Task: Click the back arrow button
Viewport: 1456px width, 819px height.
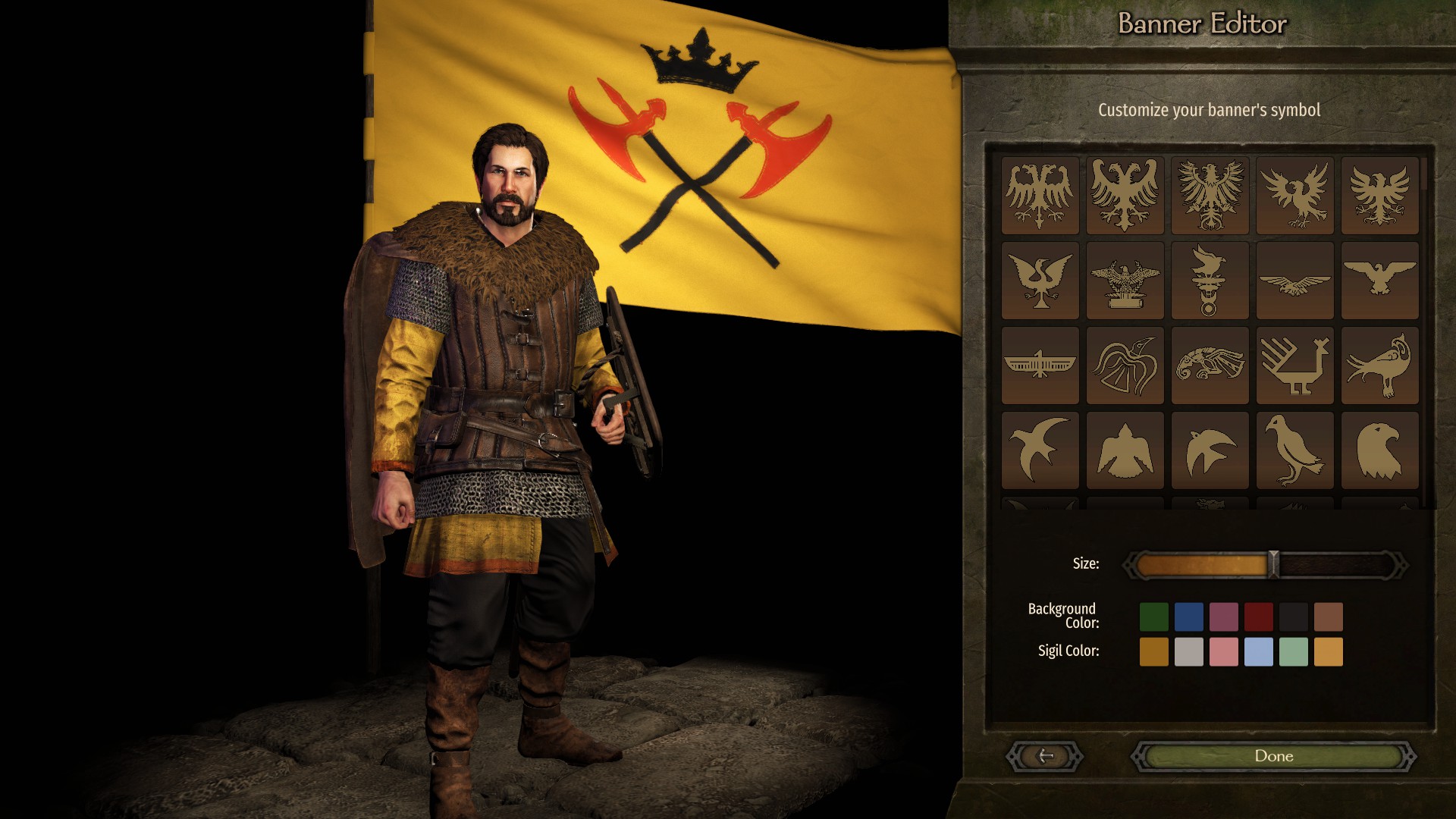Action: tap(1045, 756)
